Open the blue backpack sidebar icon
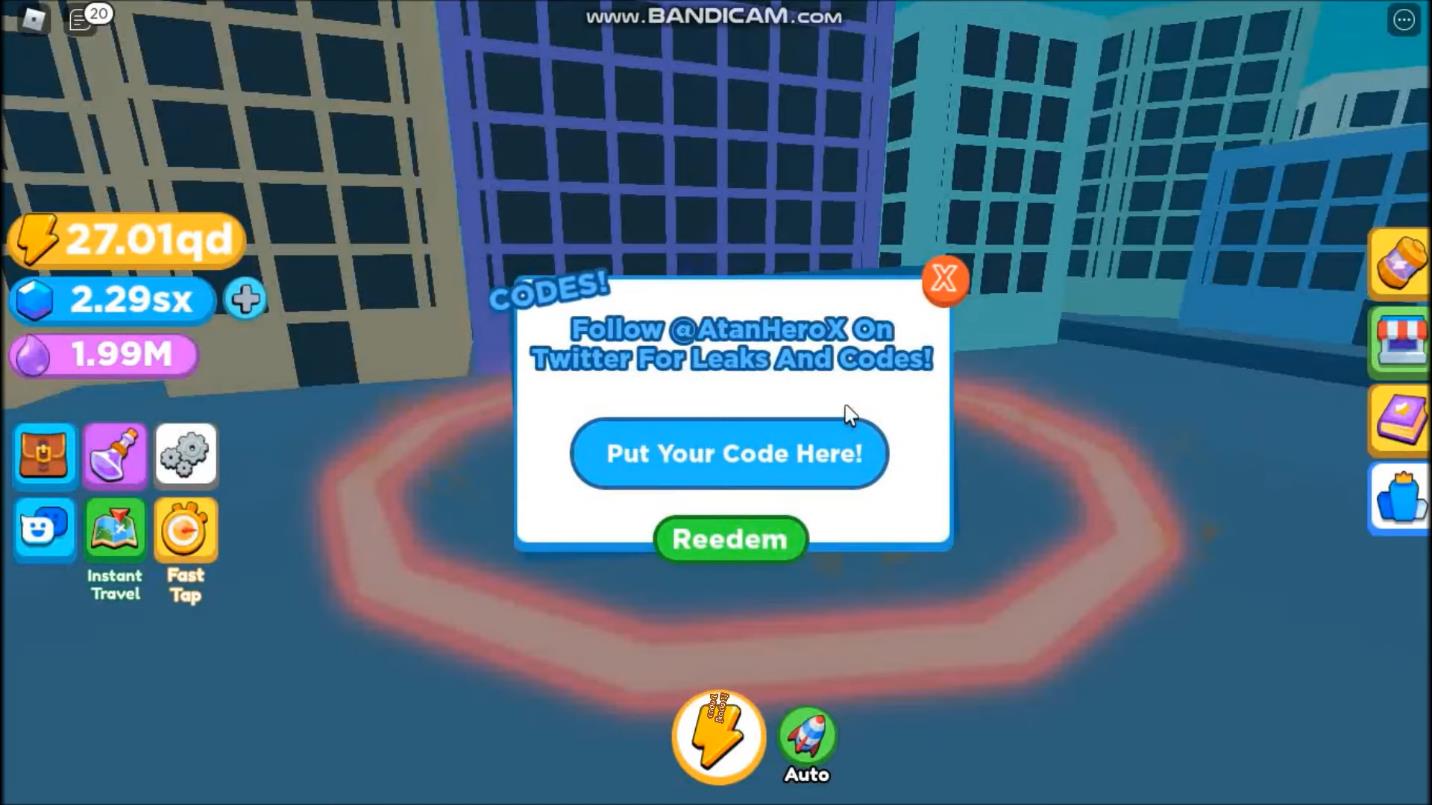This screenshot has width=1432, height=805. (x=1404, y=497)
